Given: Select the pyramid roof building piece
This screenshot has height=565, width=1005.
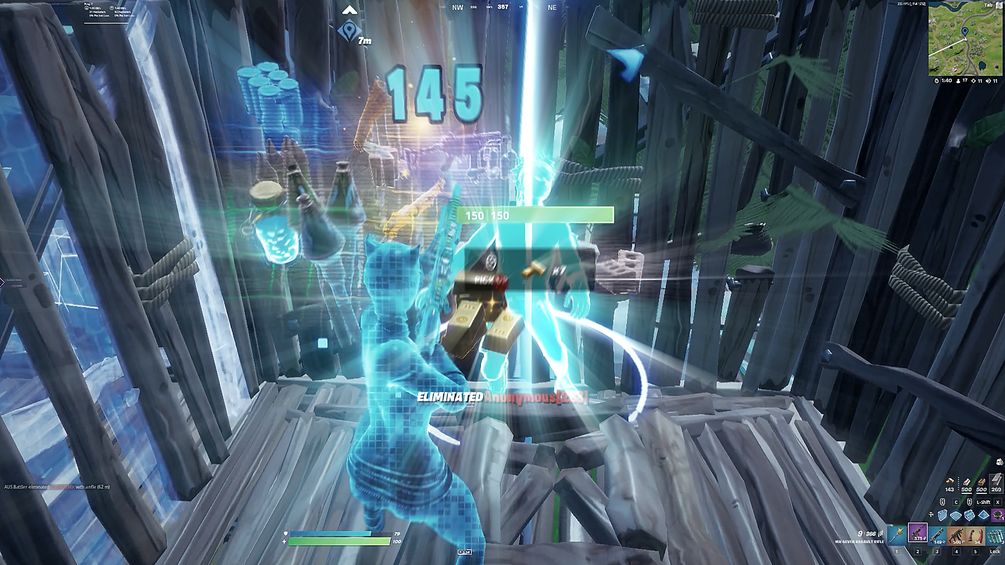Looking at the screenshot, I should tap(982, 514).
